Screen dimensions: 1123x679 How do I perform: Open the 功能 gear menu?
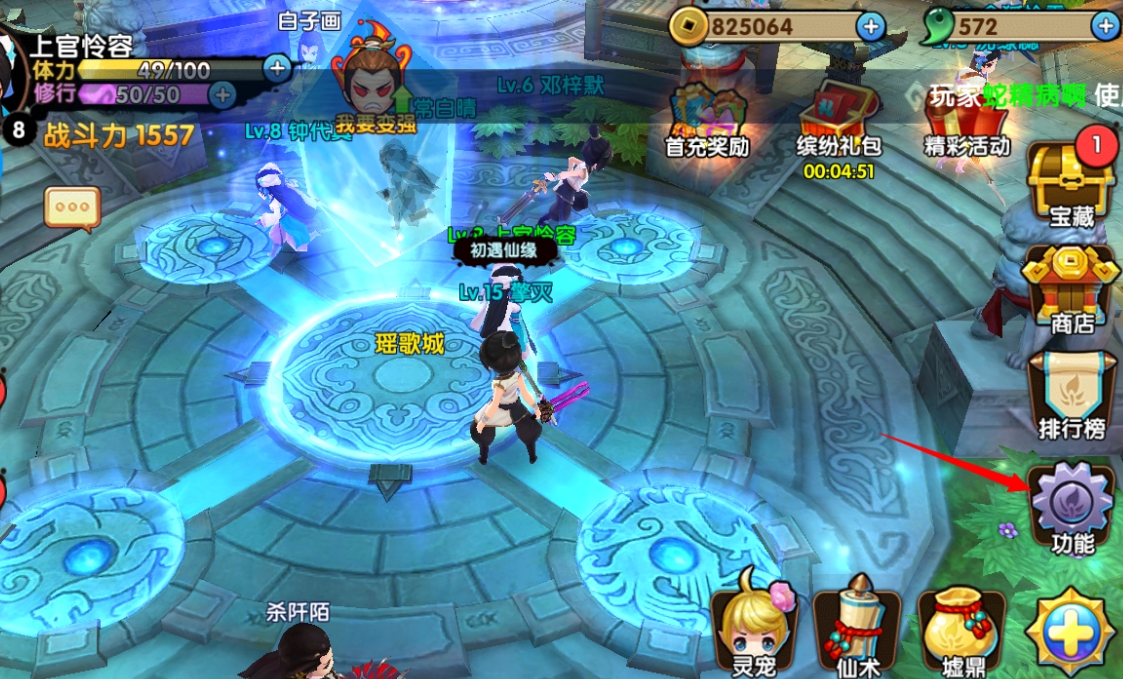tap(1072, 508)
